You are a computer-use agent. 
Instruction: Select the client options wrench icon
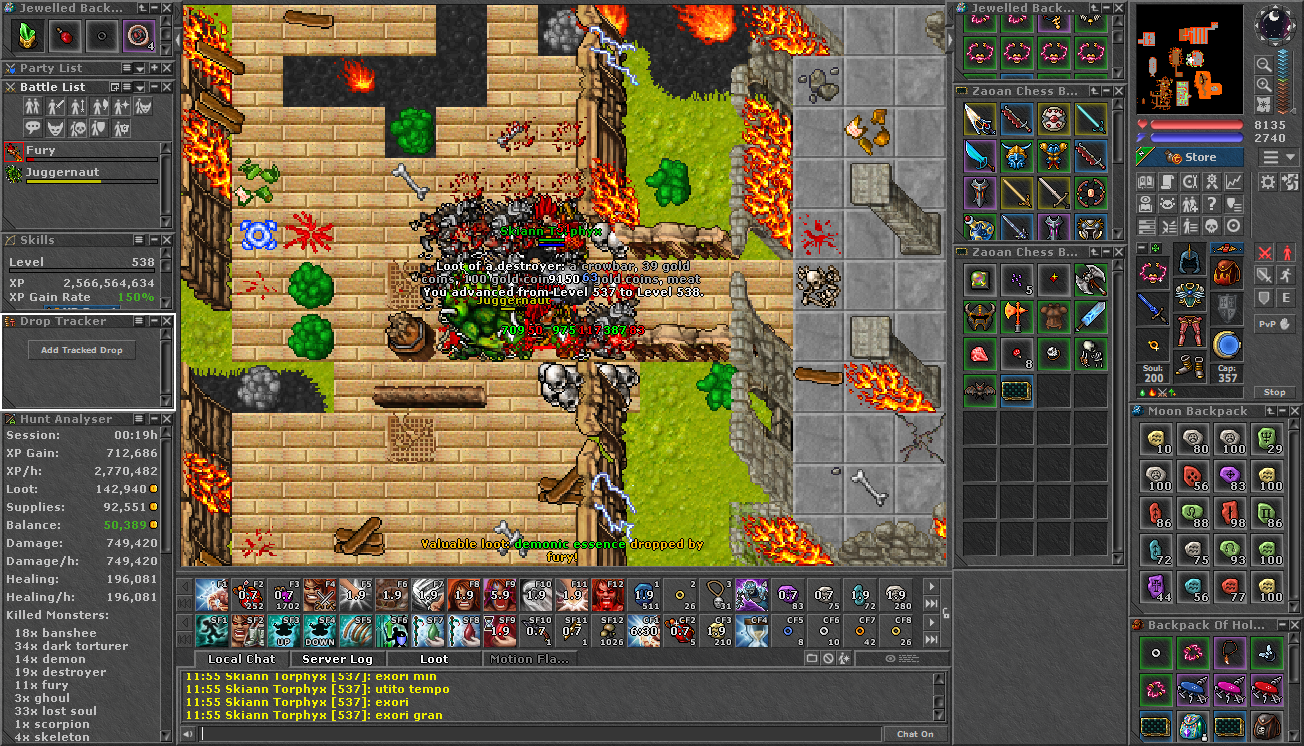[x=1189, y=182]
